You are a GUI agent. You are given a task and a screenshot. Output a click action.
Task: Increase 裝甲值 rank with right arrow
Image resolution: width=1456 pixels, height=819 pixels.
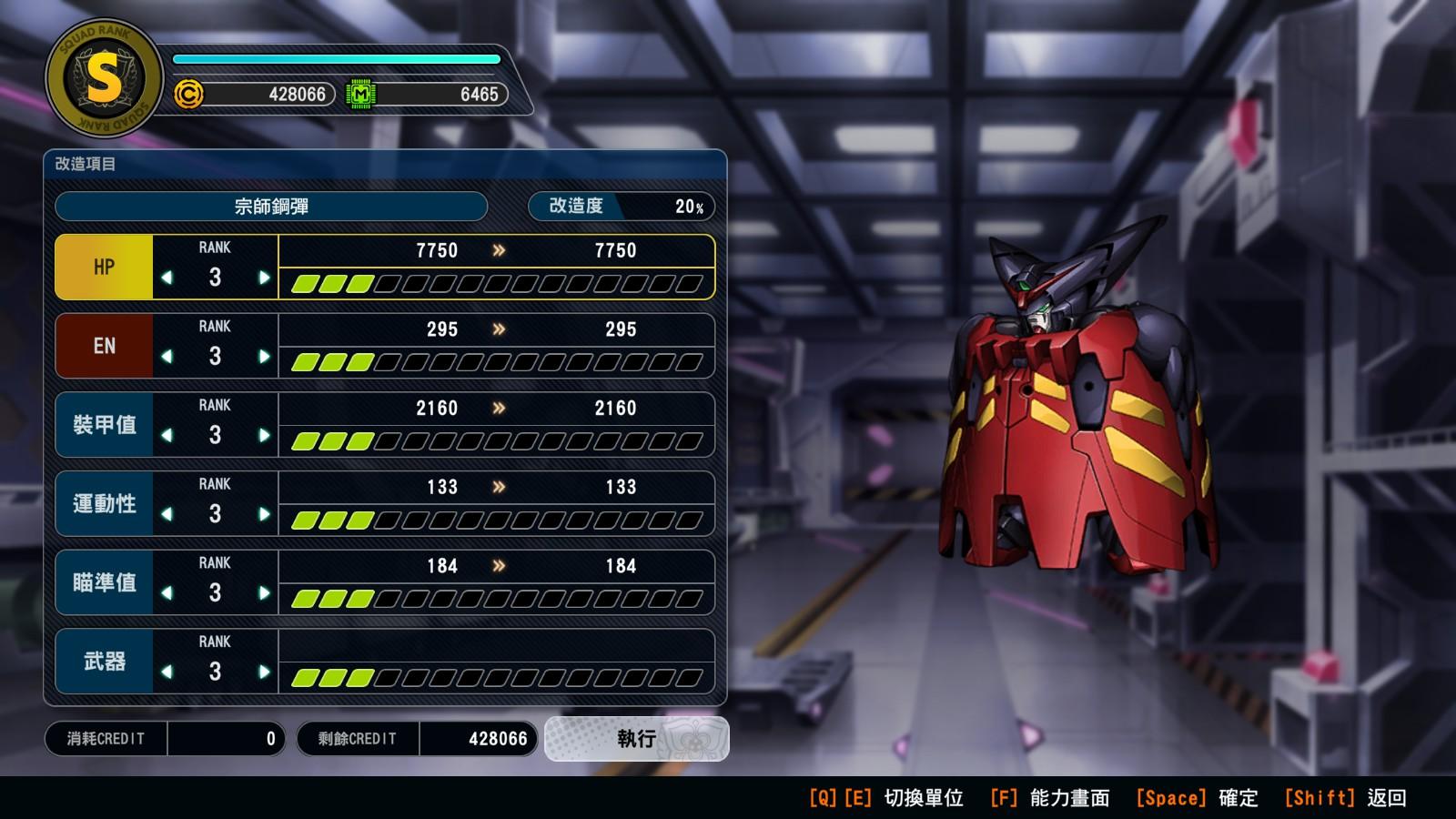pos(264,435)
